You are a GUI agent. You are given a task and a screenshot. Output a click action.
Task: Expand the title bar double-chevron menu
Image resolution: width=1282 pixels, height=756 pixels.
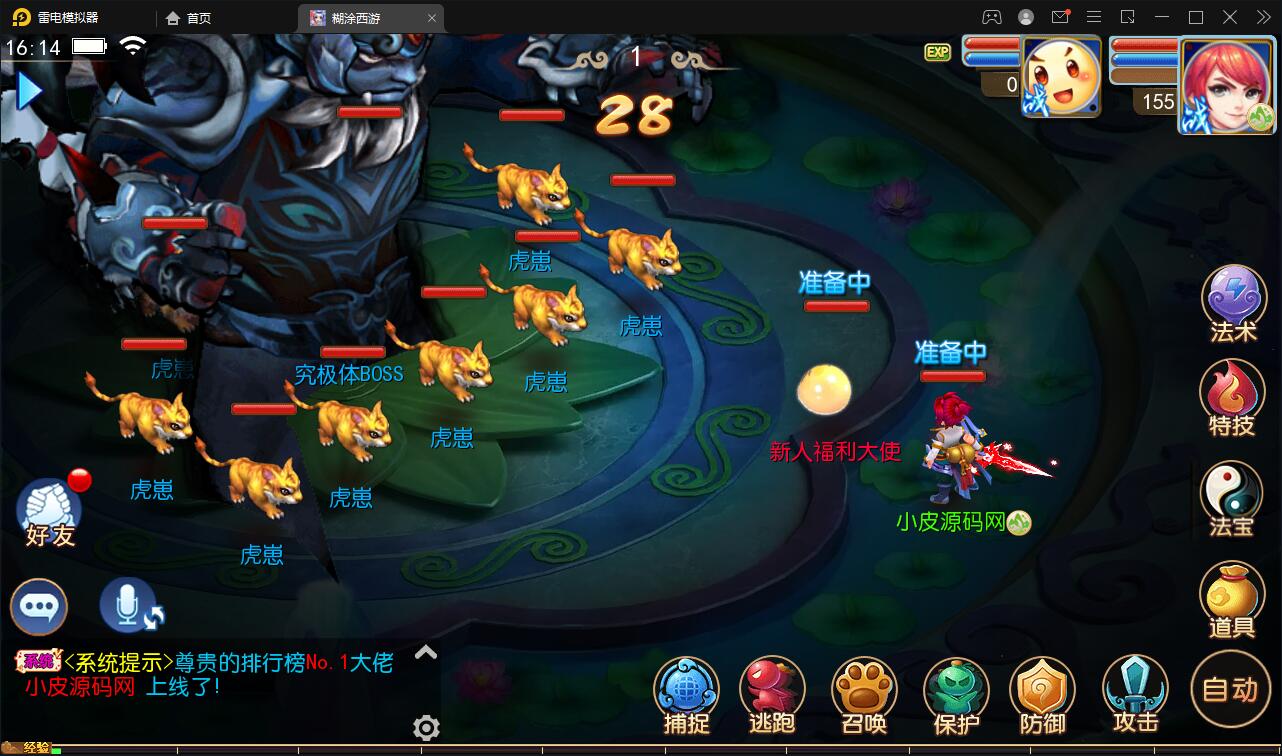pos(1262,17)
